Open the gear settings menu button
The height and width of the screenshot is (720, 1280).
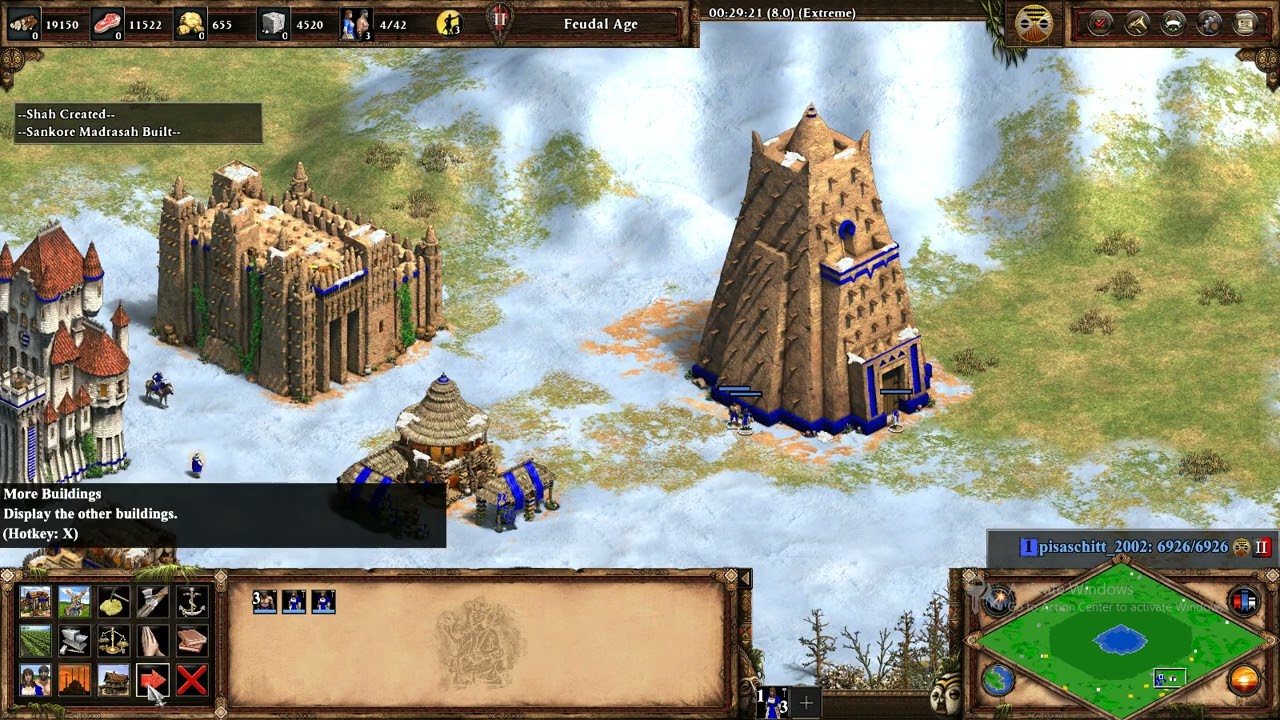click(1209, 23)
